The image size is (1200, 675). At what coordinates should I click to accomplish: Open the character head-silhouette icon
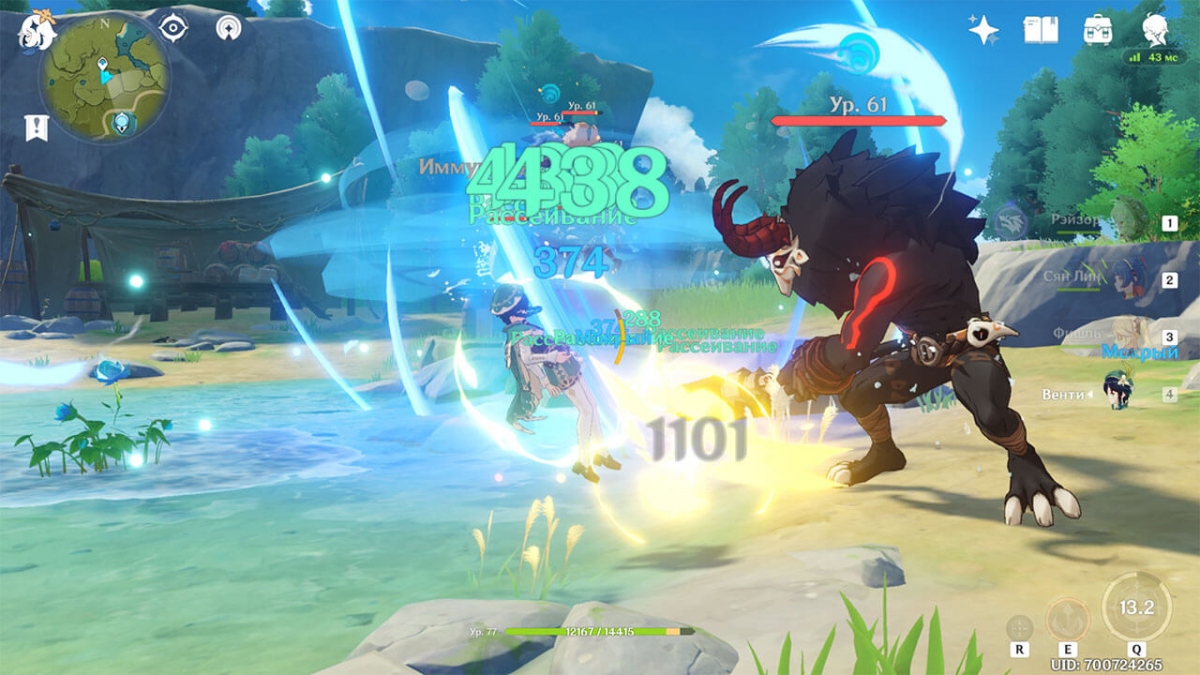pos(1156,30)
